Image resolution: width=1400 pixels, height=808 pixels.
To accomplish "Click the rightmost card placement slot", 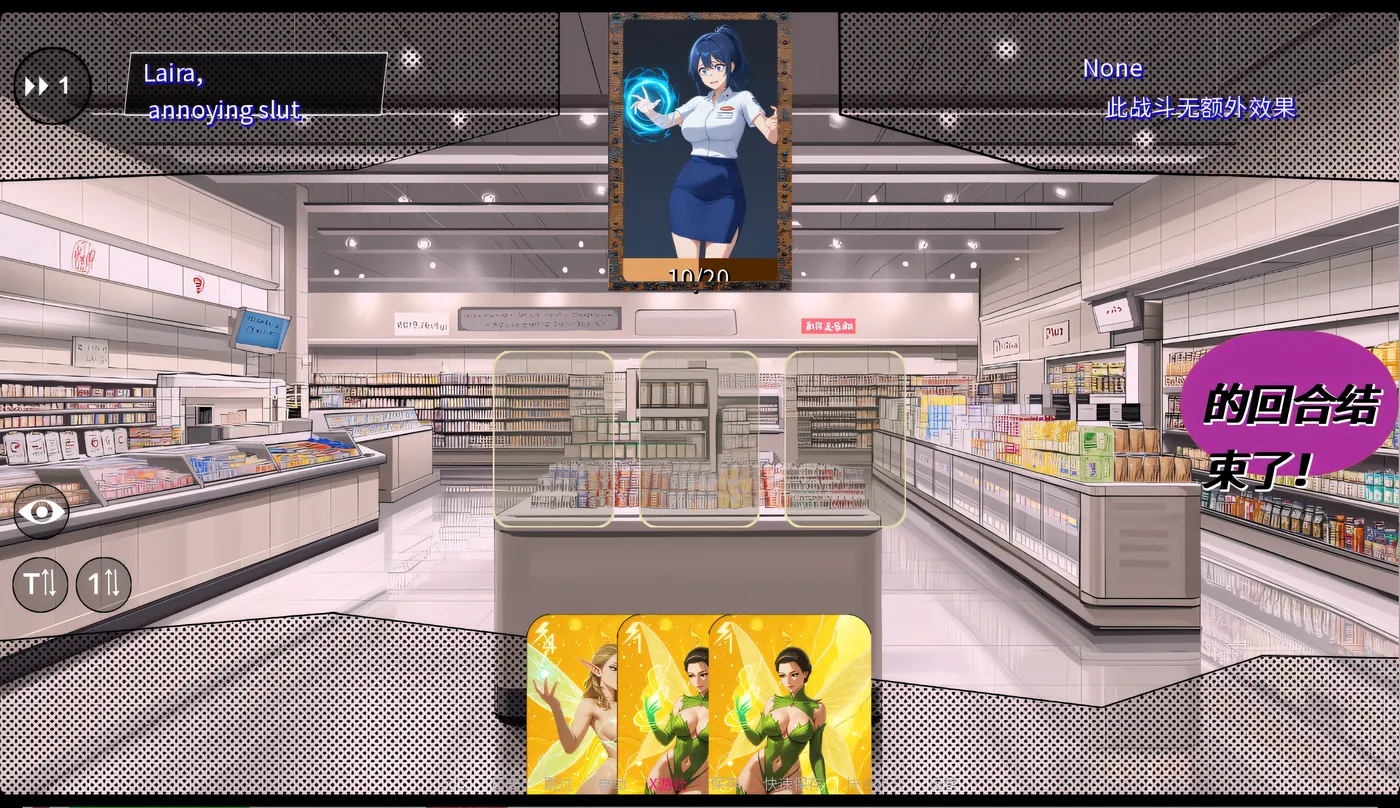I will [x=847, y=440].
